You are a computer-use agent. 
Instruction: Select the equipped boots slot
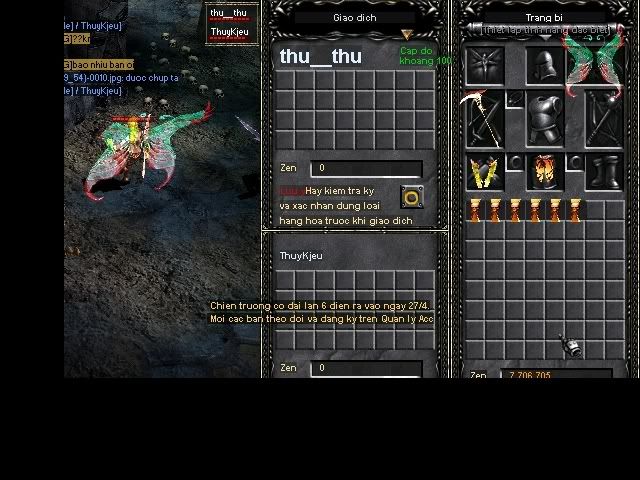click(x=603, y=172)
